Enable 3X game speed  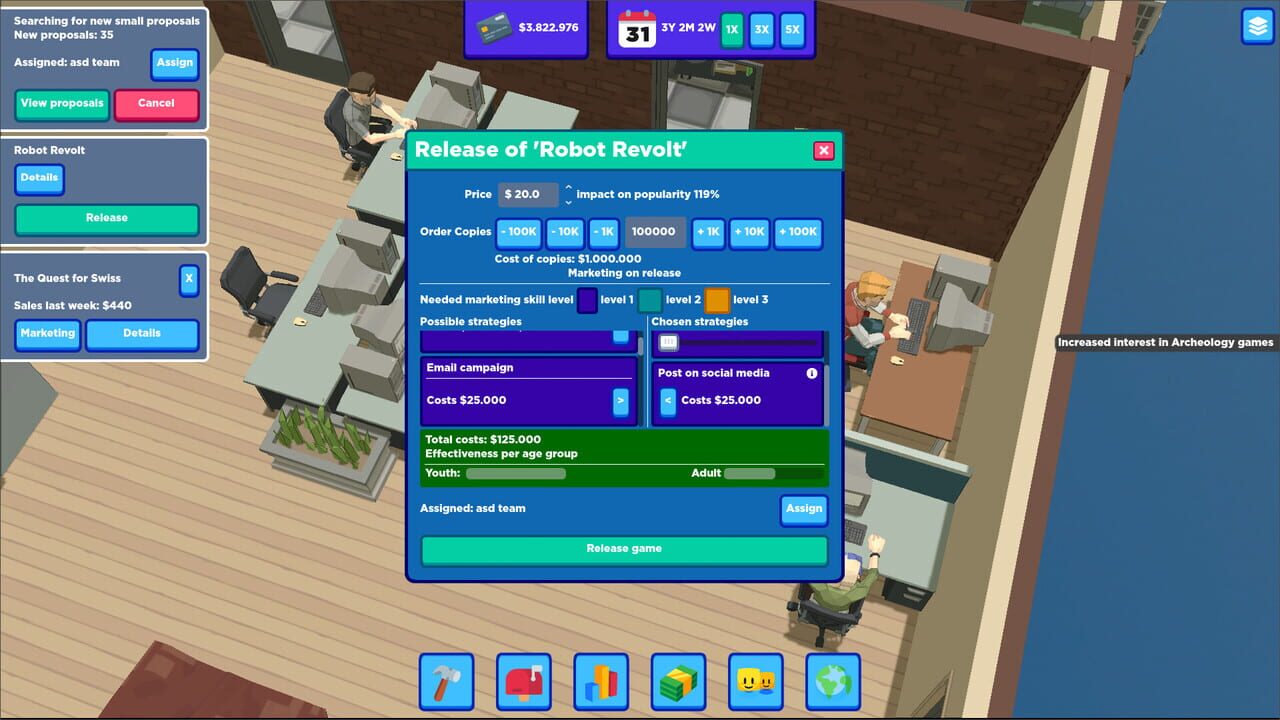pyautogui.click(x=761, y=31)
